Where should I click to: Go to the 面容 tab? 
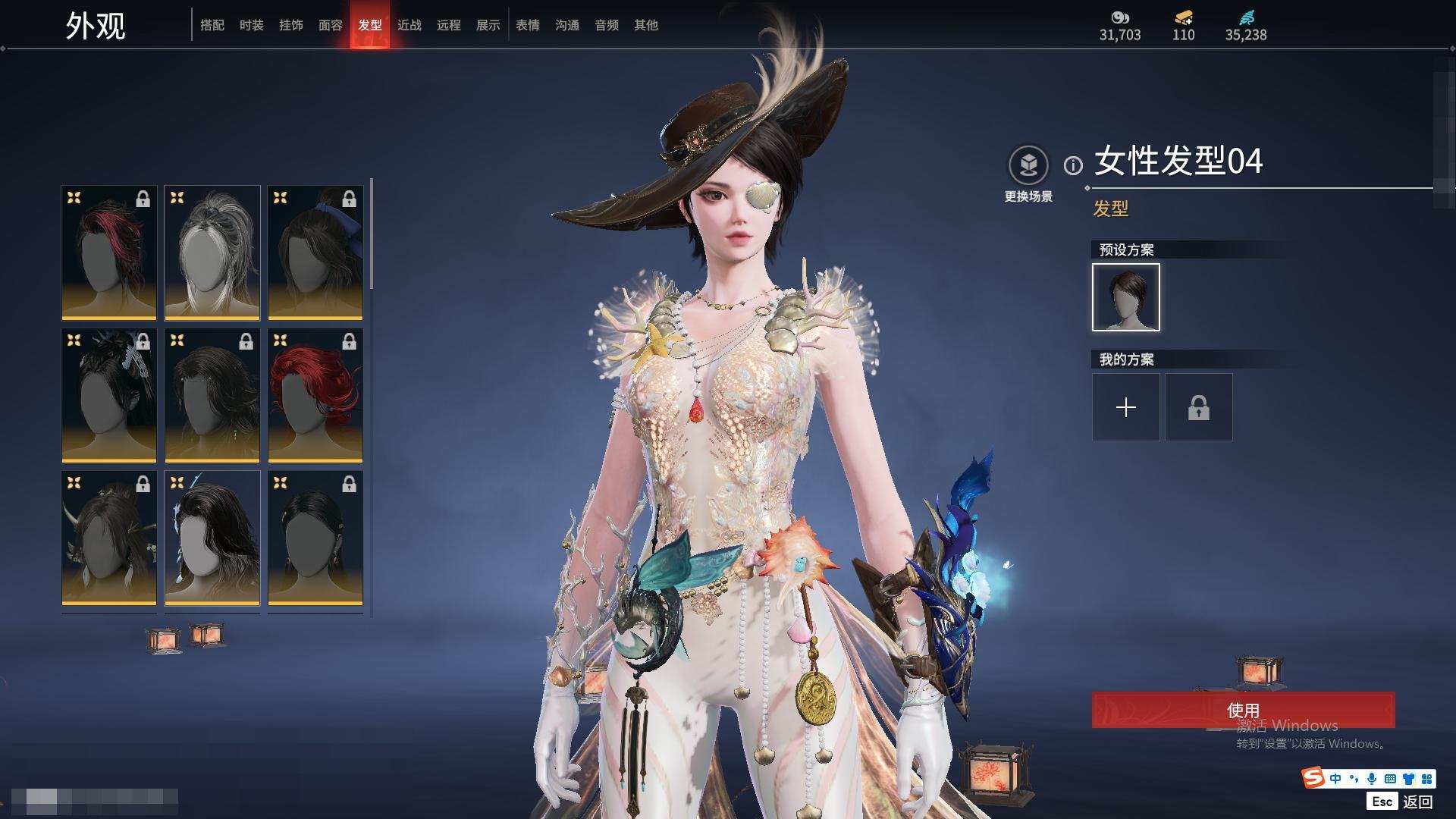click(331, 25)
